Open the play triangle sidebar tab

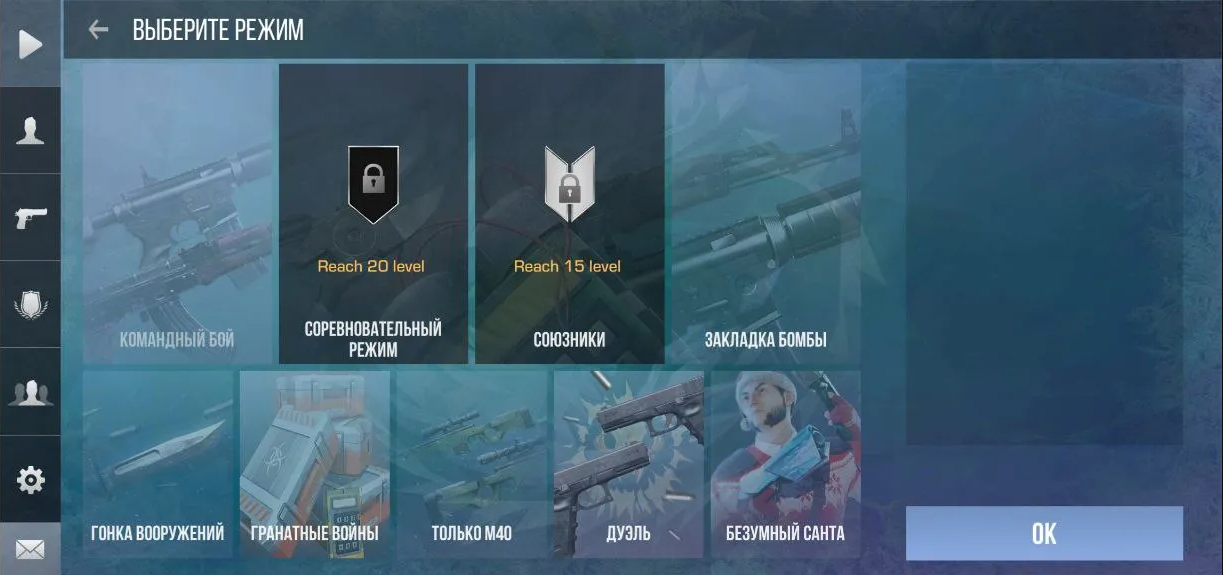[30, 44]
